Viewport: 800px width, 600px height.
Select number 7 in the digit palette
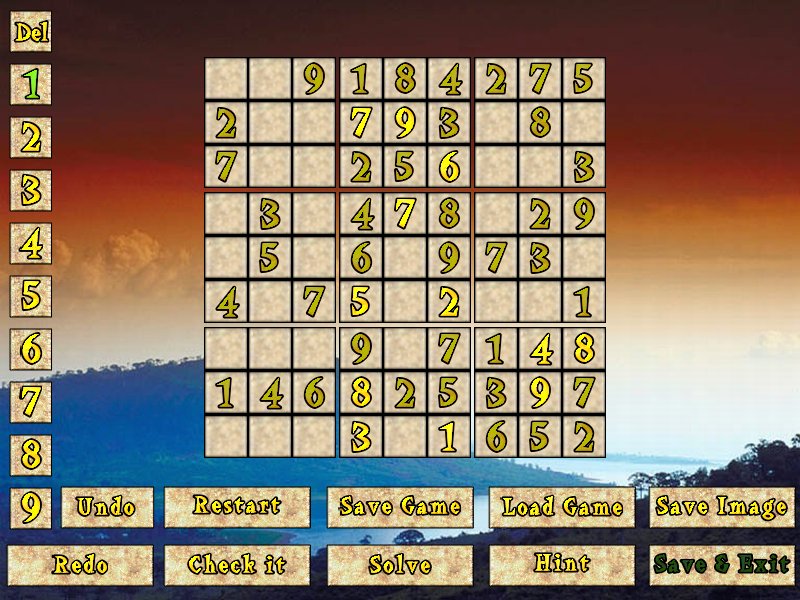(x=31, y=402)
